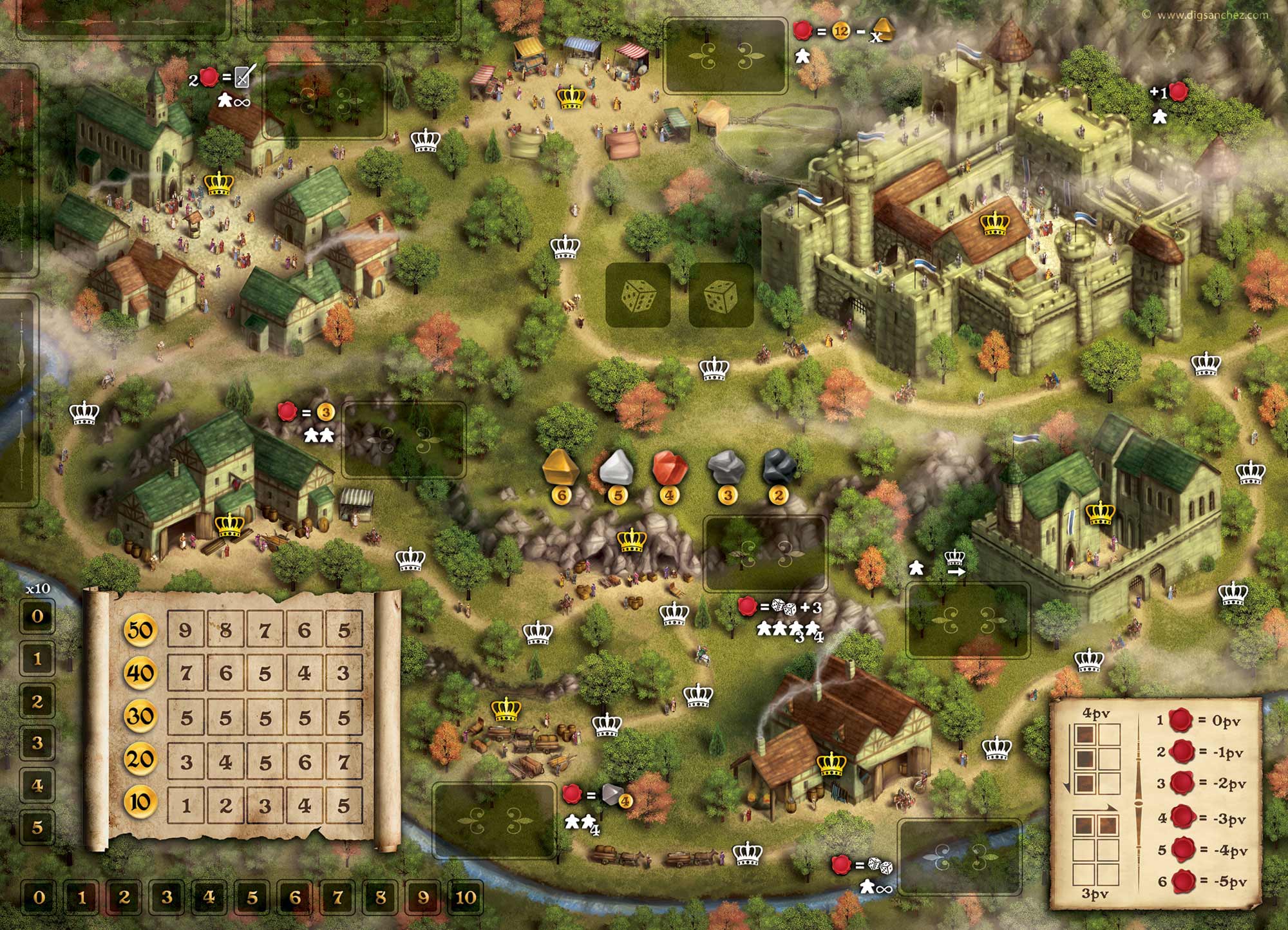Choose the black coal resource worth 2
Viewport: 1288px width, 930px height.
click(x=779, y=468)
